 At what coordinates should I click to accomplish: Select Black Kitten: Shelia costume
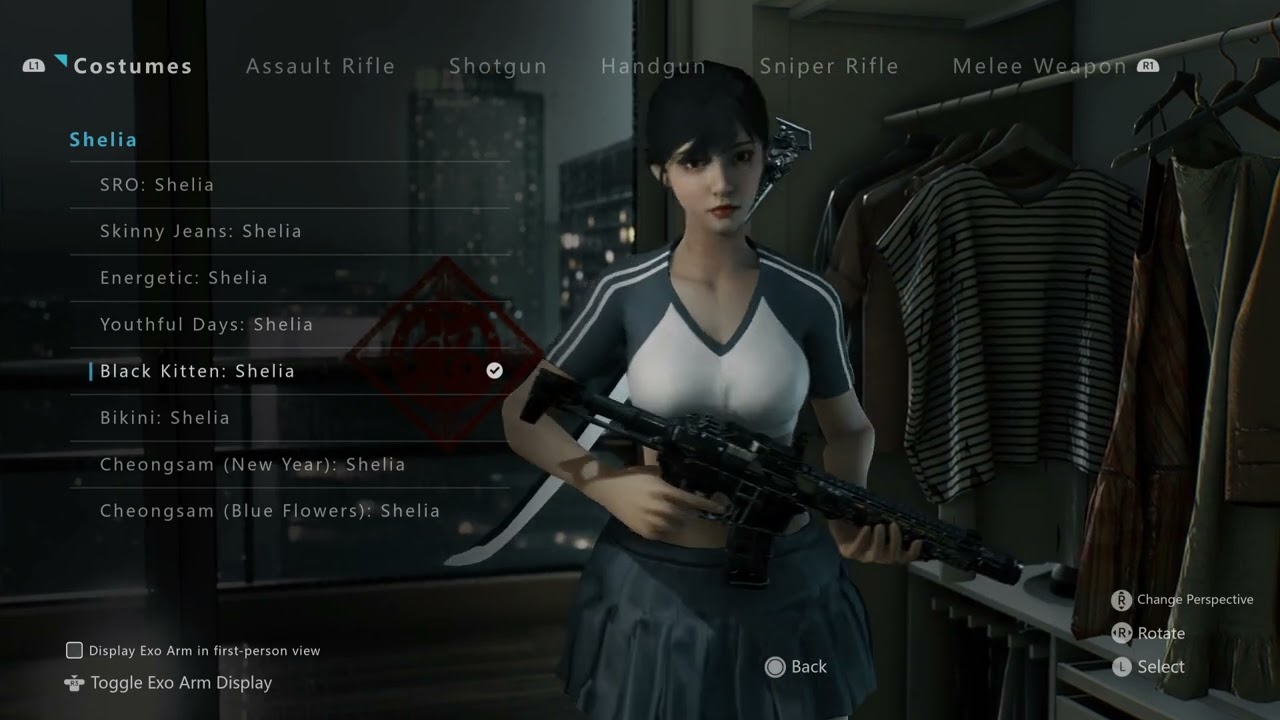pyautogui.click(x=197, y=371)
